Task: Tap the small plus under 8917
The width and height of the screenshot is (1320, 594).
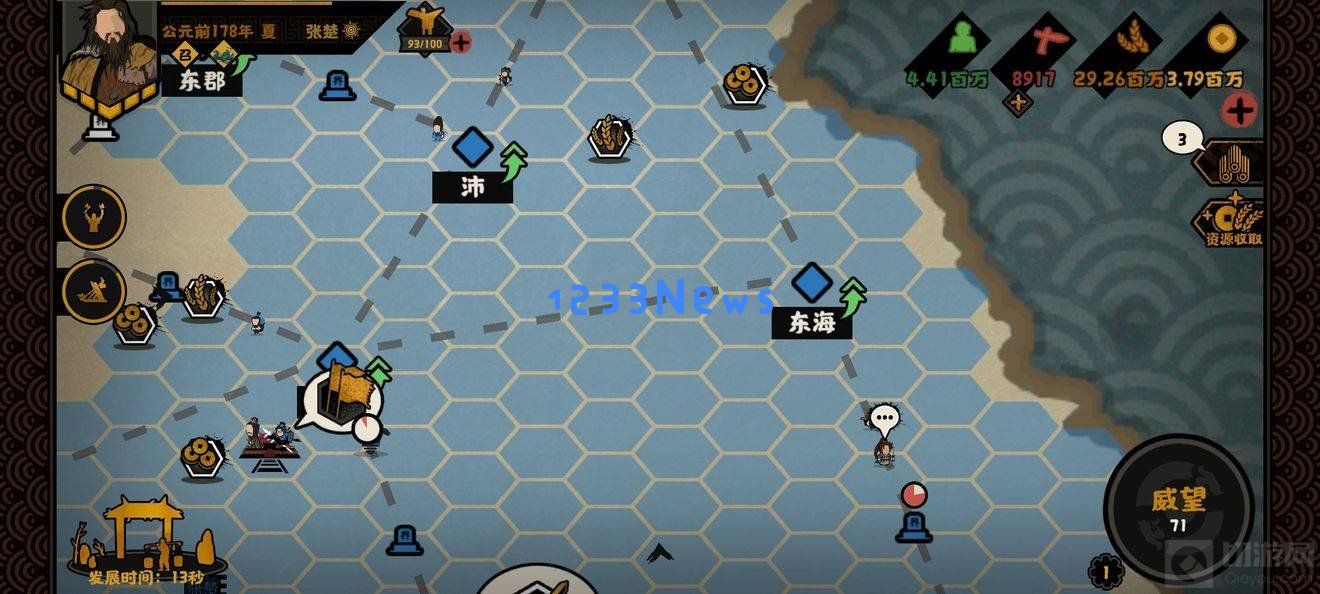Action: (x=1017, y=103)
